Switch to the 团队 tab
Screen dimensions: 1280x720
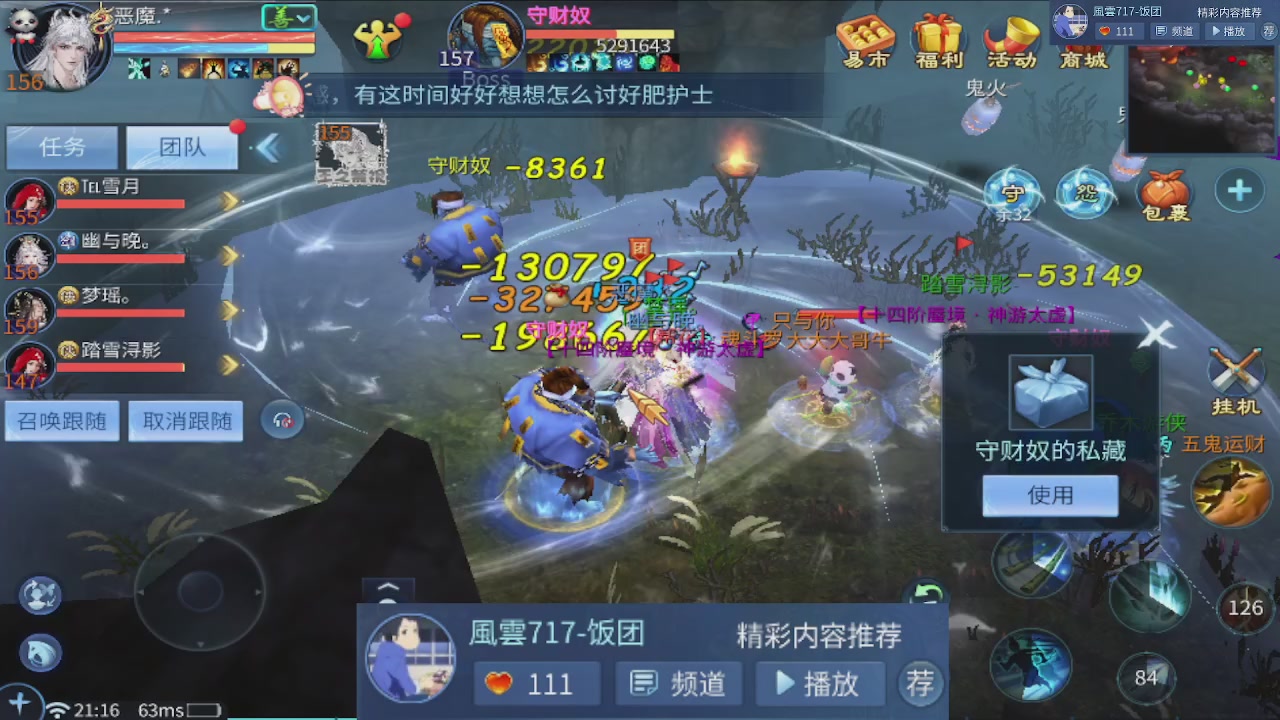coord(180,147)
